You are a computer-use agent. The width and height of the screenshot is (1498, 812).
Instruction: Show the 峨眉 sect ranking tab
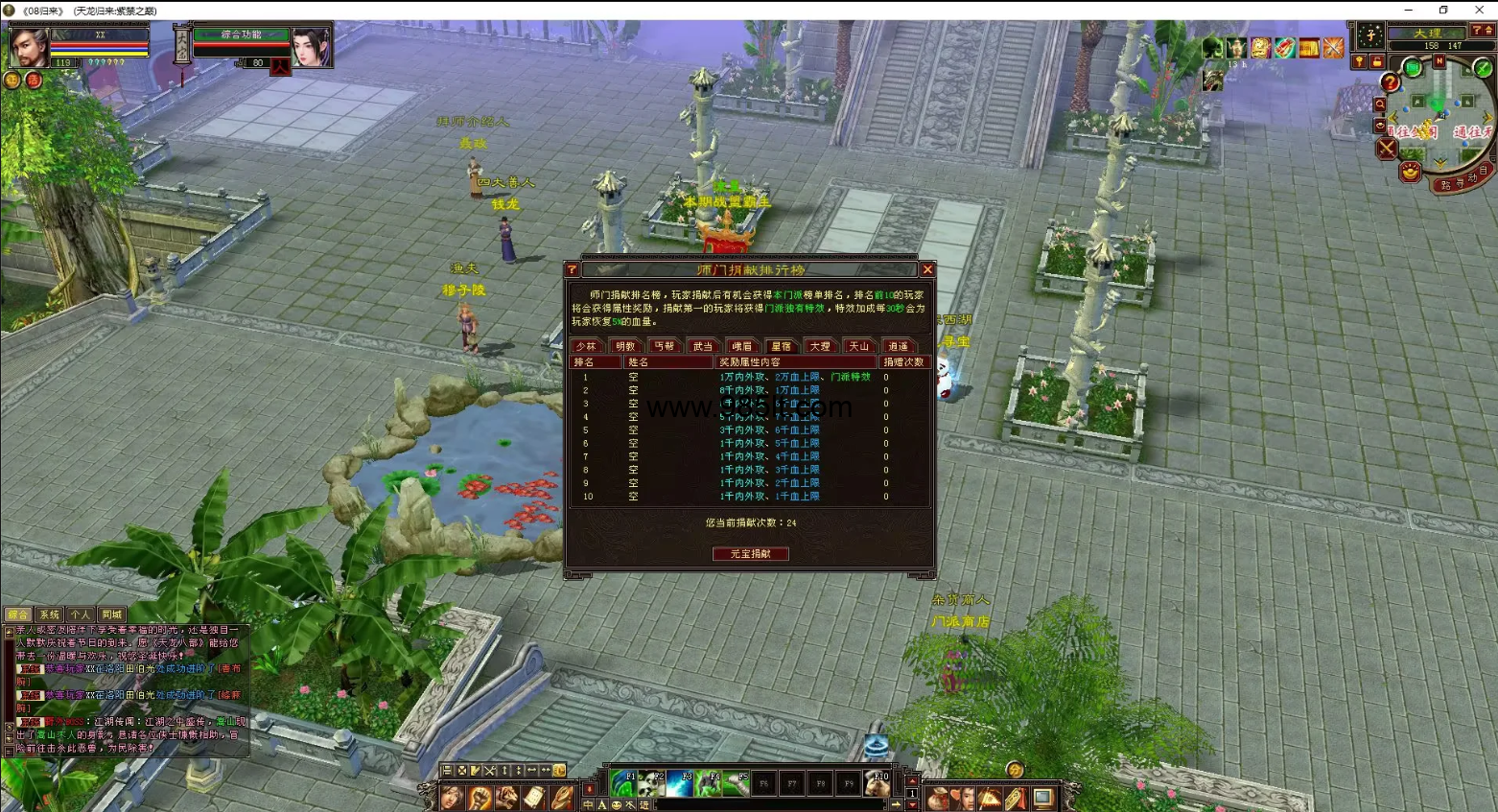[741, 346]
